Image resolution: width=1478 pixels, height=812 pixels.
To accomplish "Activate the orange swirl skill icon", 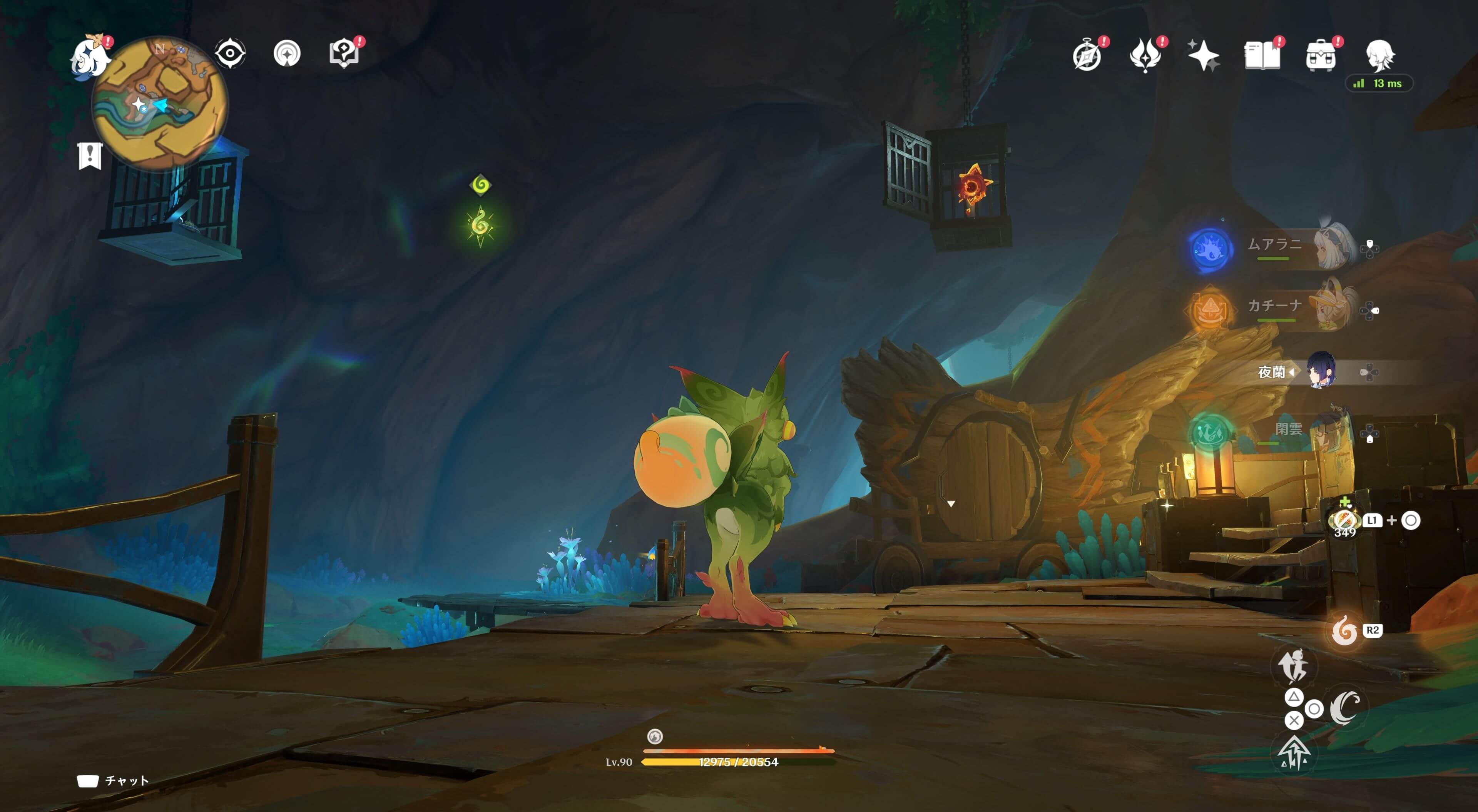I will pyautogui.click(x=1344, y=631).
